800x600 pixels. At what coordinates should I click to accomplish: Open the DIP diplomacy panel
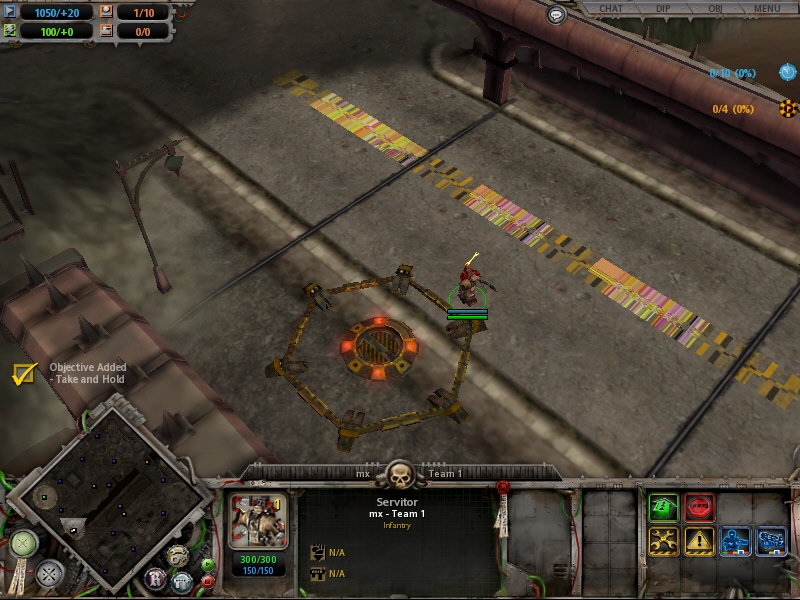click(x=663, y=9)
